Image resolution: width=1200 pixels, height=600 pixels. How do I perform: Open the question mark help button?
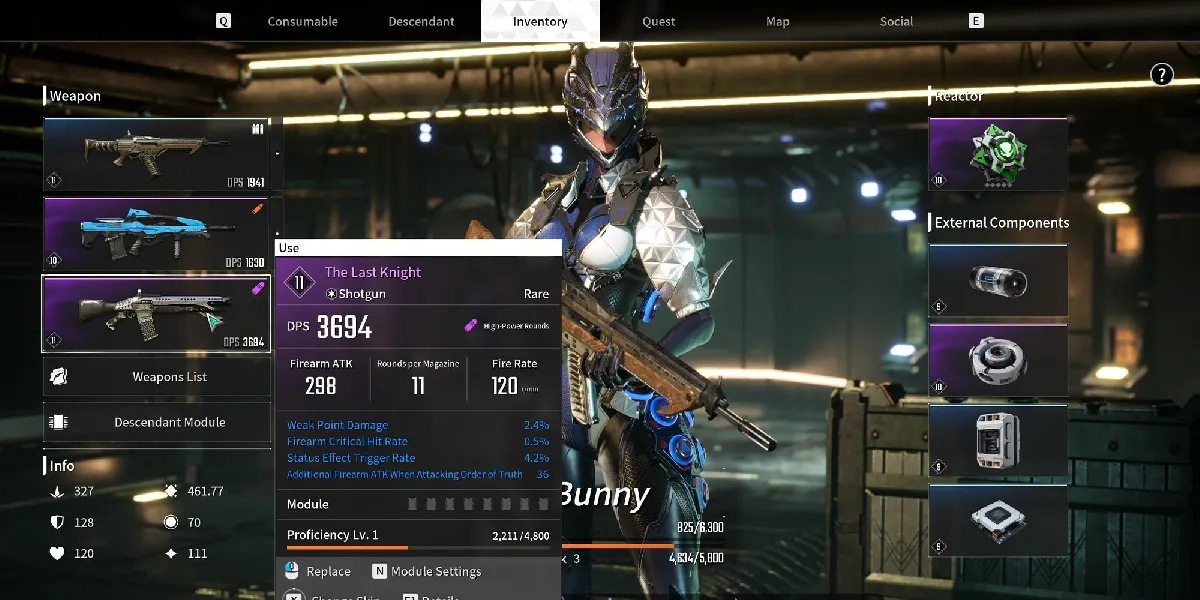point(1161,73)
